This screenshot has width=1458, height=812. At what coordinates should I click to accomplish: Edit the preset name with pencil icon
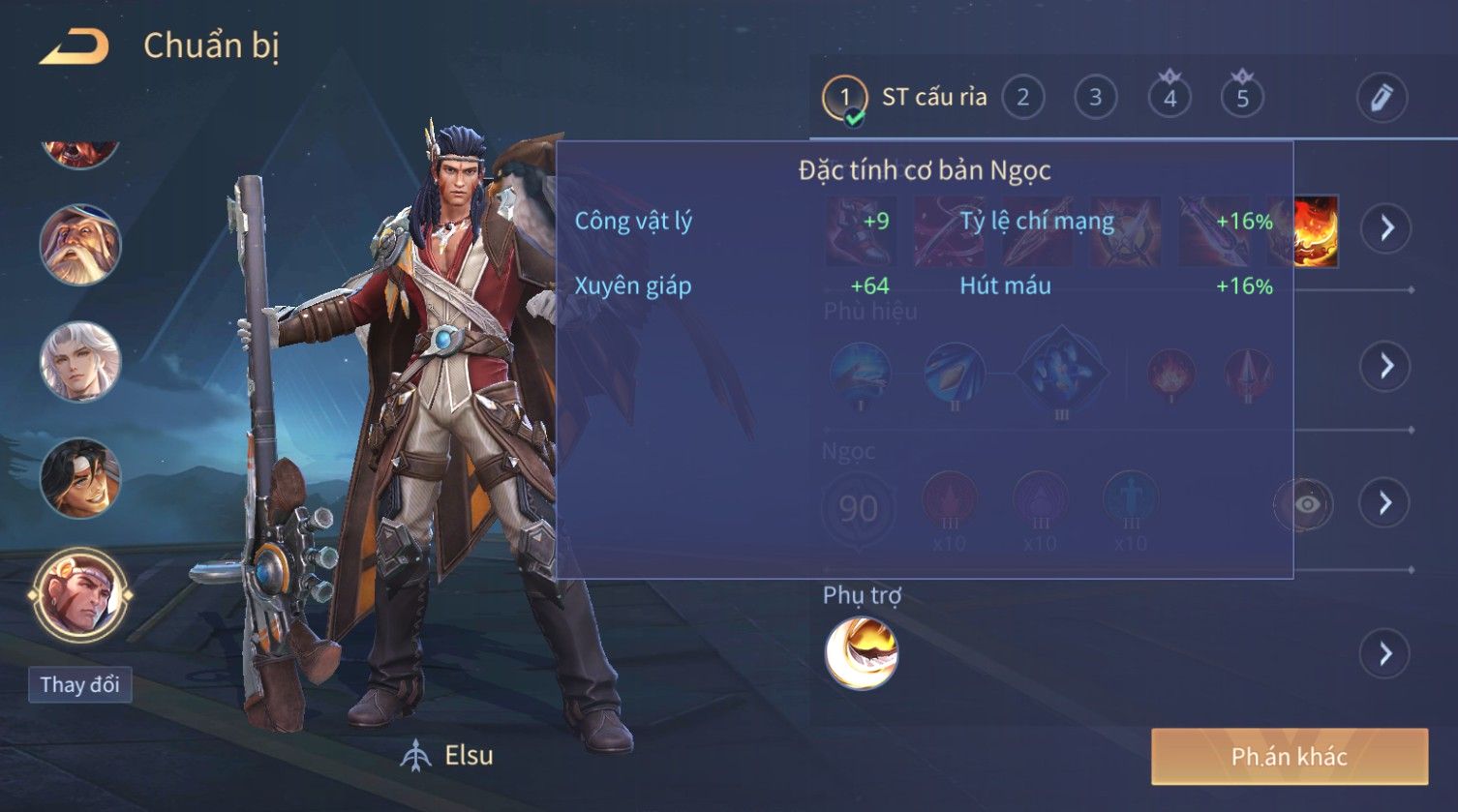1381,98
